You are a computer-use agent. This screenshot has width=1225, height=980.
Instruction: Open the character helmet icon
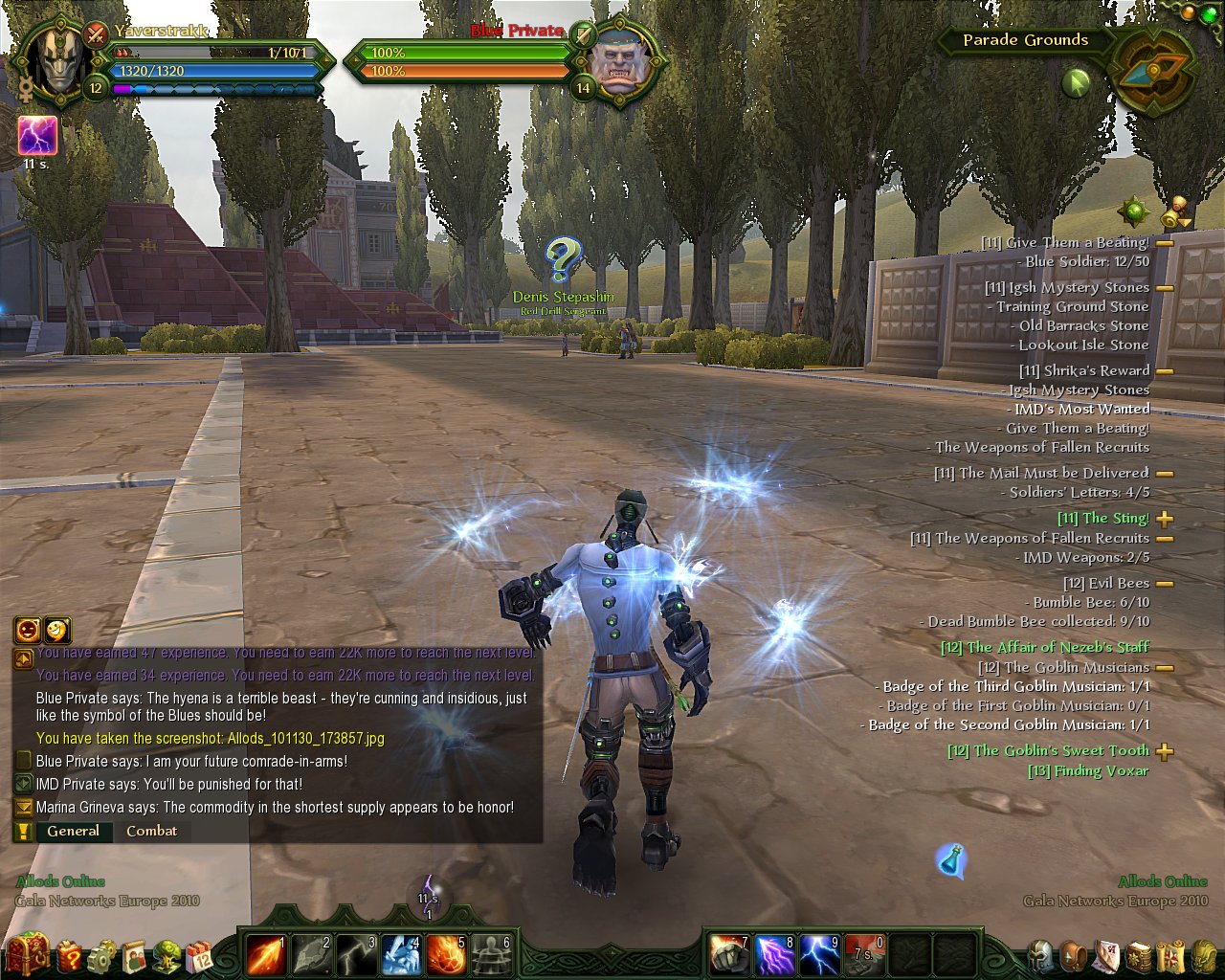(1042, 955)
